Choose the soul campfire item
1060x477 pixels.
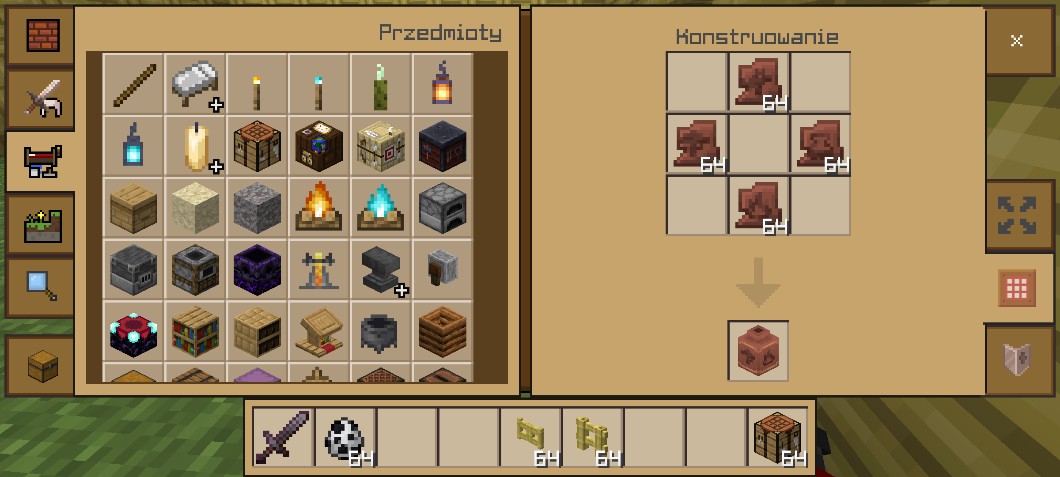click(381, 207)
